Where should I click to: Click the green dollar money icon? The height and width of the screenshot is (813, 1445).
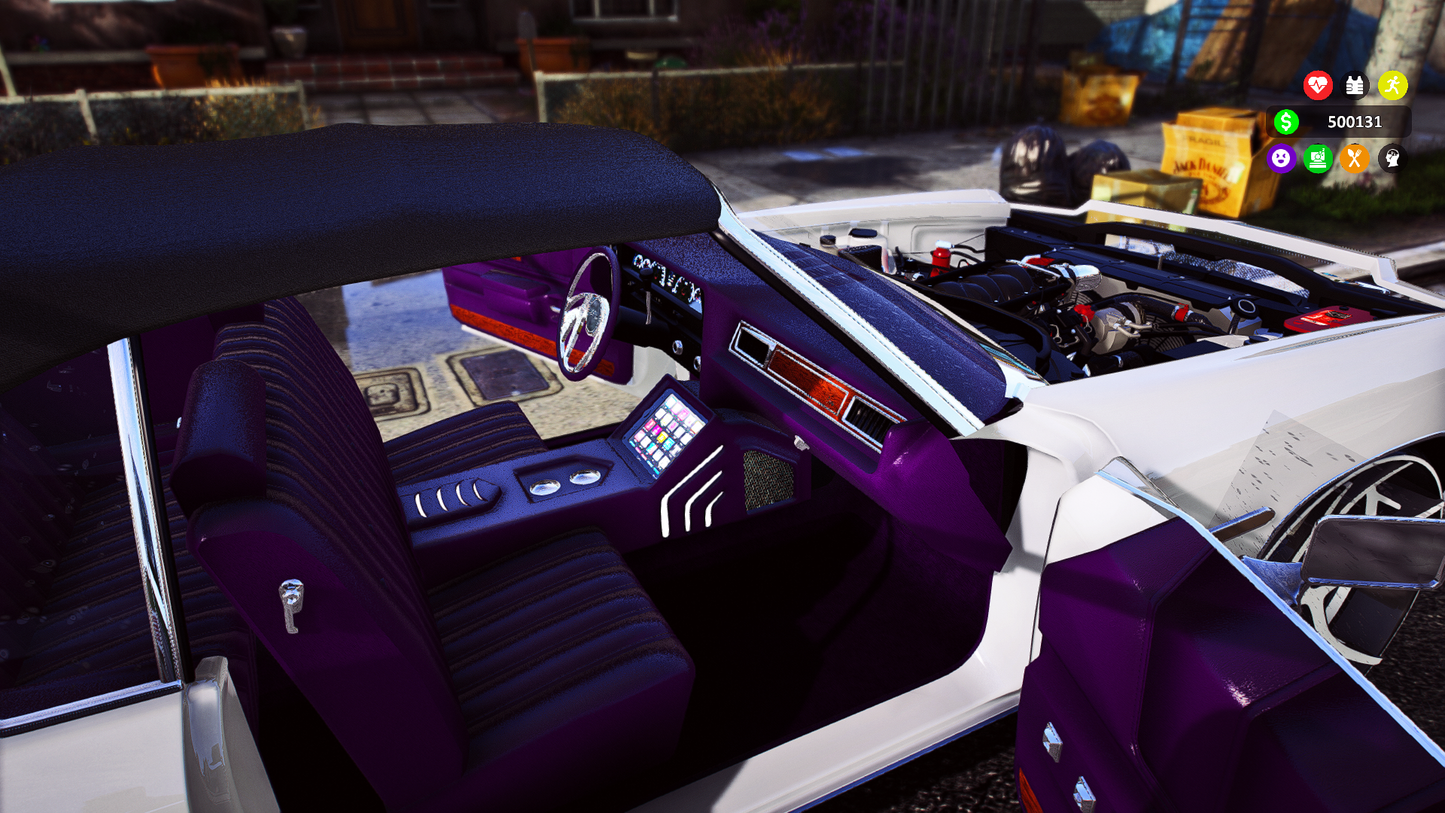click(x=1286, y=122)
